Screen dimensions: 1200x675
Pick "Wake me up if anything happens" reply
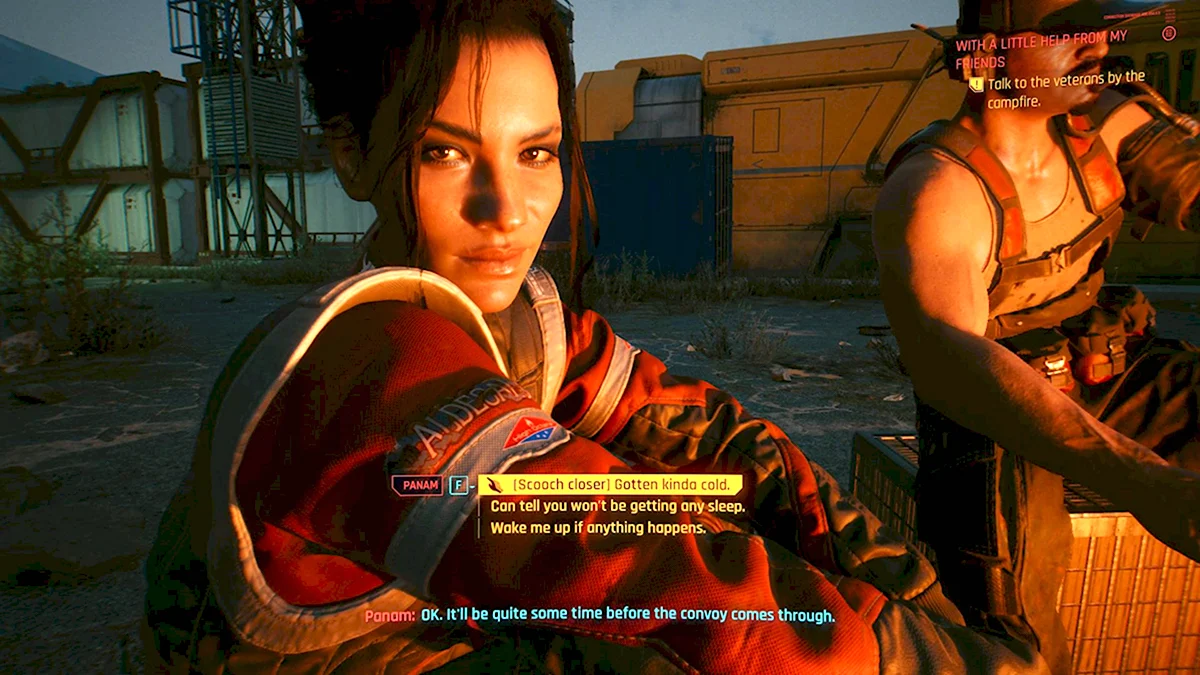598,527
